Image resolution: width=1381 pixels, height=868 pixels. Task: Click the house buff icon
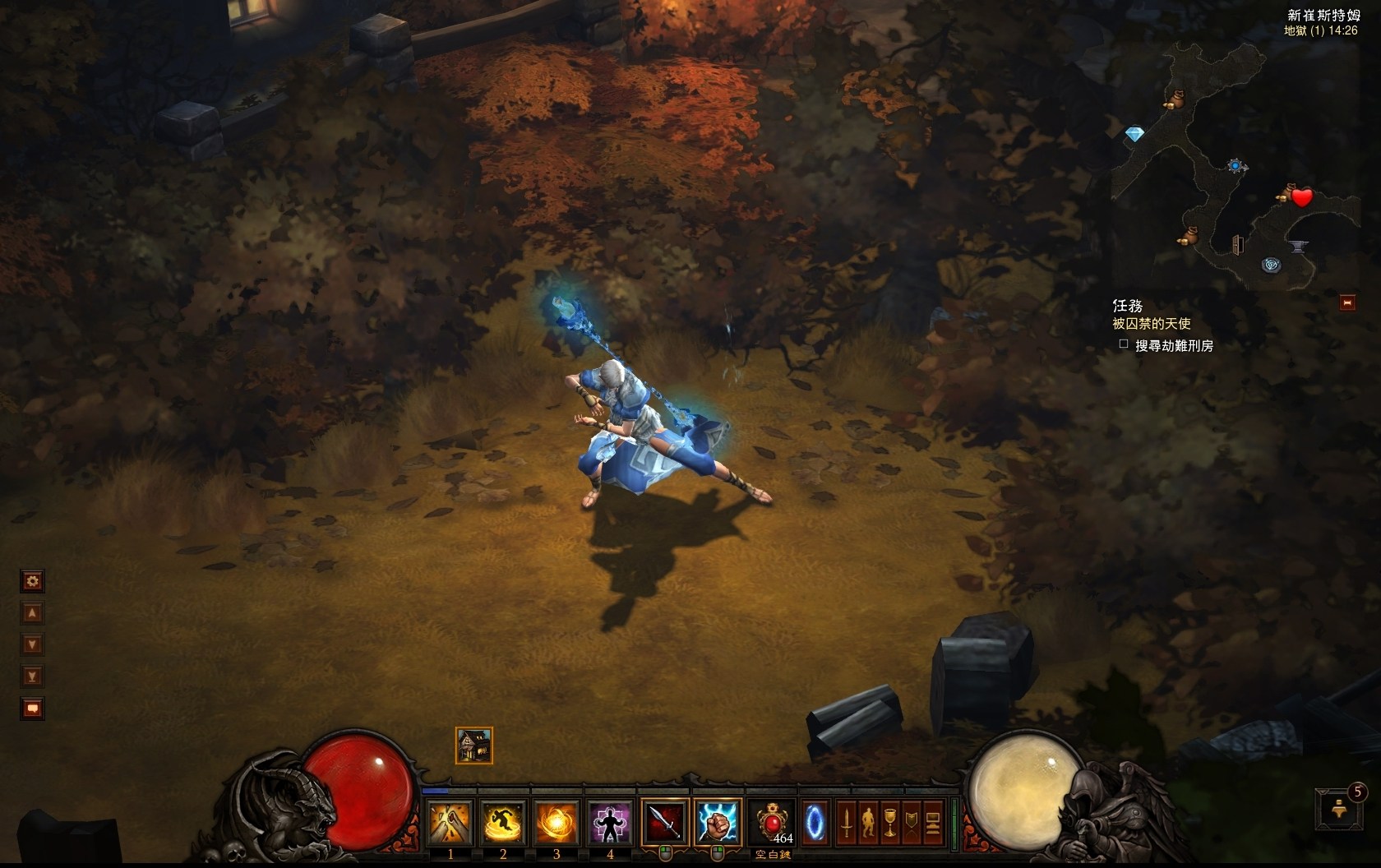tap(474, 746)
